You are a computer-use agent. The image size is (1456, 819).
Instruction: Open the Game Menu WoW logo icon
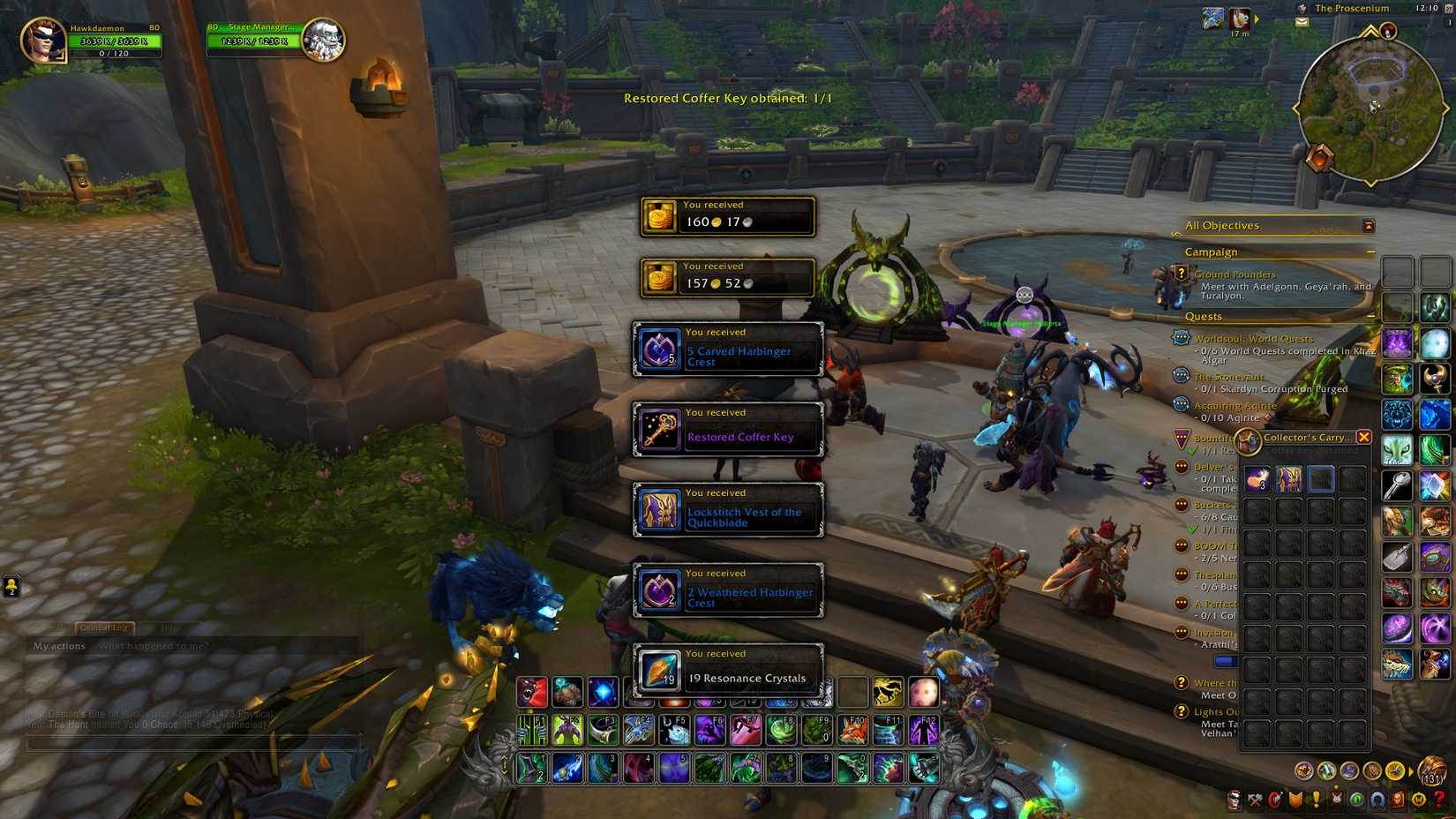point(1419,800)
